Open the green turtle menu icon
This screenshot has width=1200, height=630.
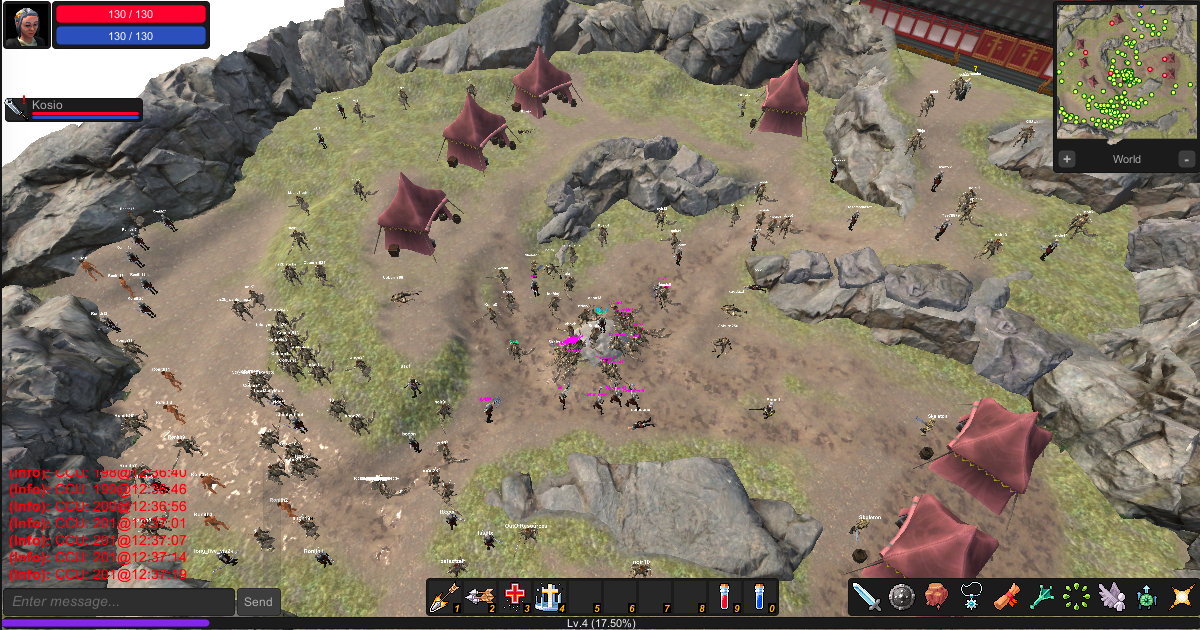(1147, 597)
